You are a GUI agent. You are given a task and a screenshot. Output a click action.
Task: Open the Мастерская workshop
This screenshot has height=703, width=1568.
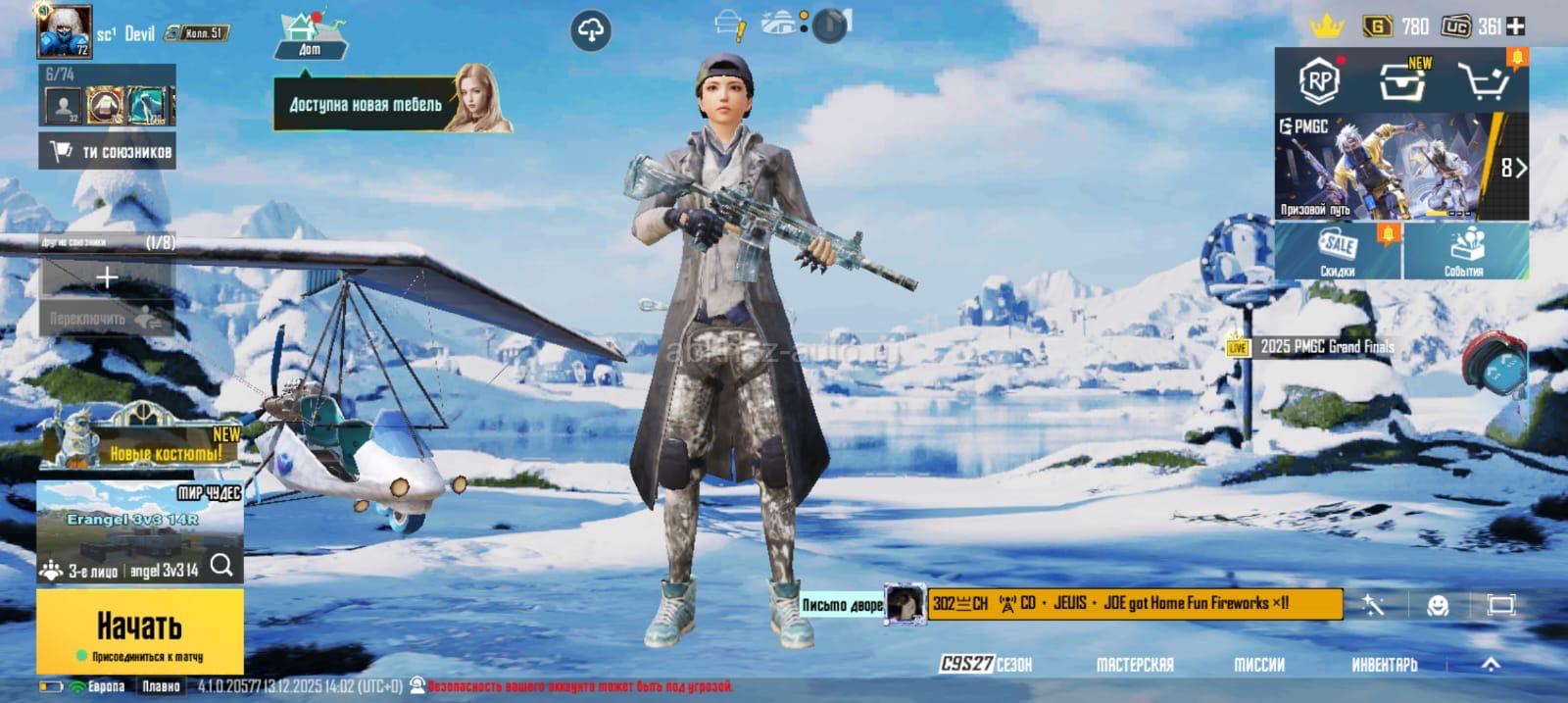(x=1135, y=664)
